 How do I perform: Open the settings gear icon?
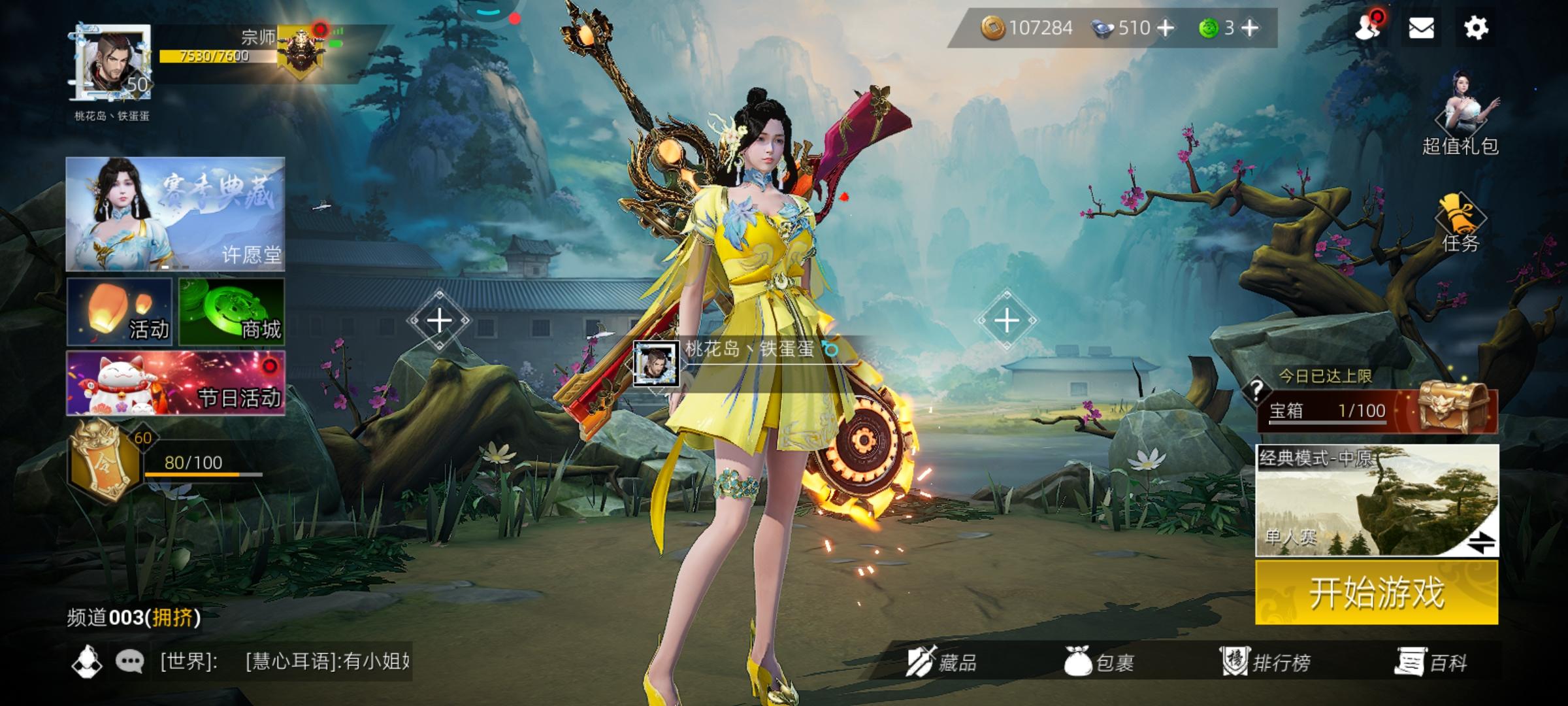pyautogui.click(x=1475, y=28)
